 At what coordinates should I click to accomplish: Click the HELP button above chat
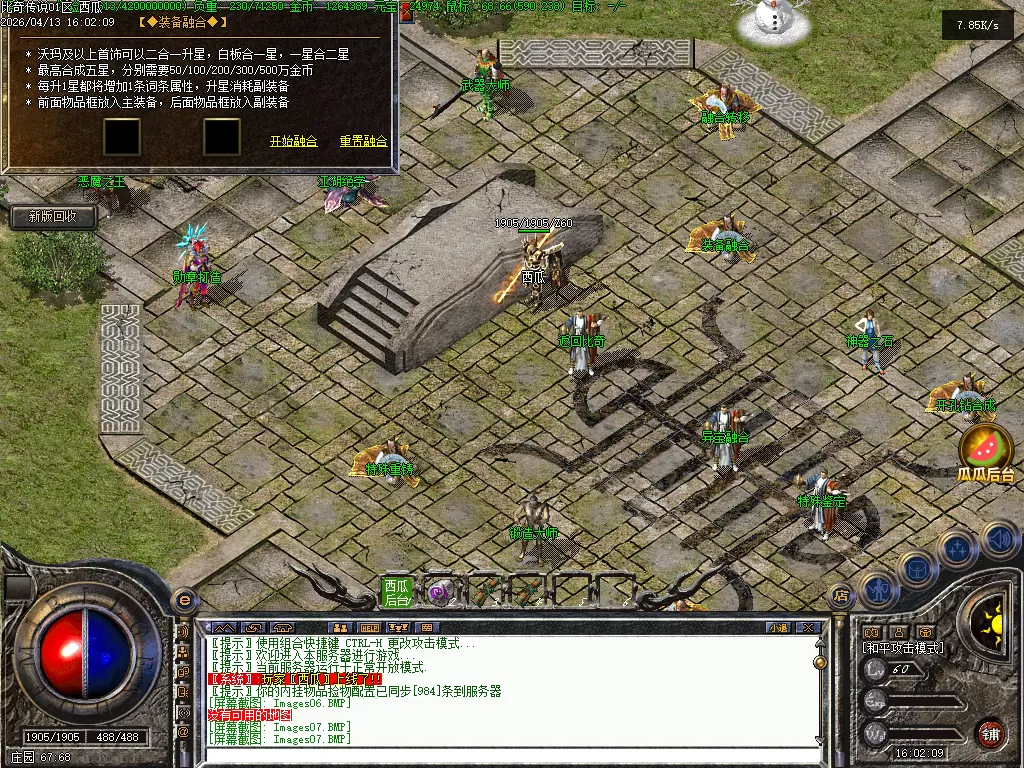370,628
